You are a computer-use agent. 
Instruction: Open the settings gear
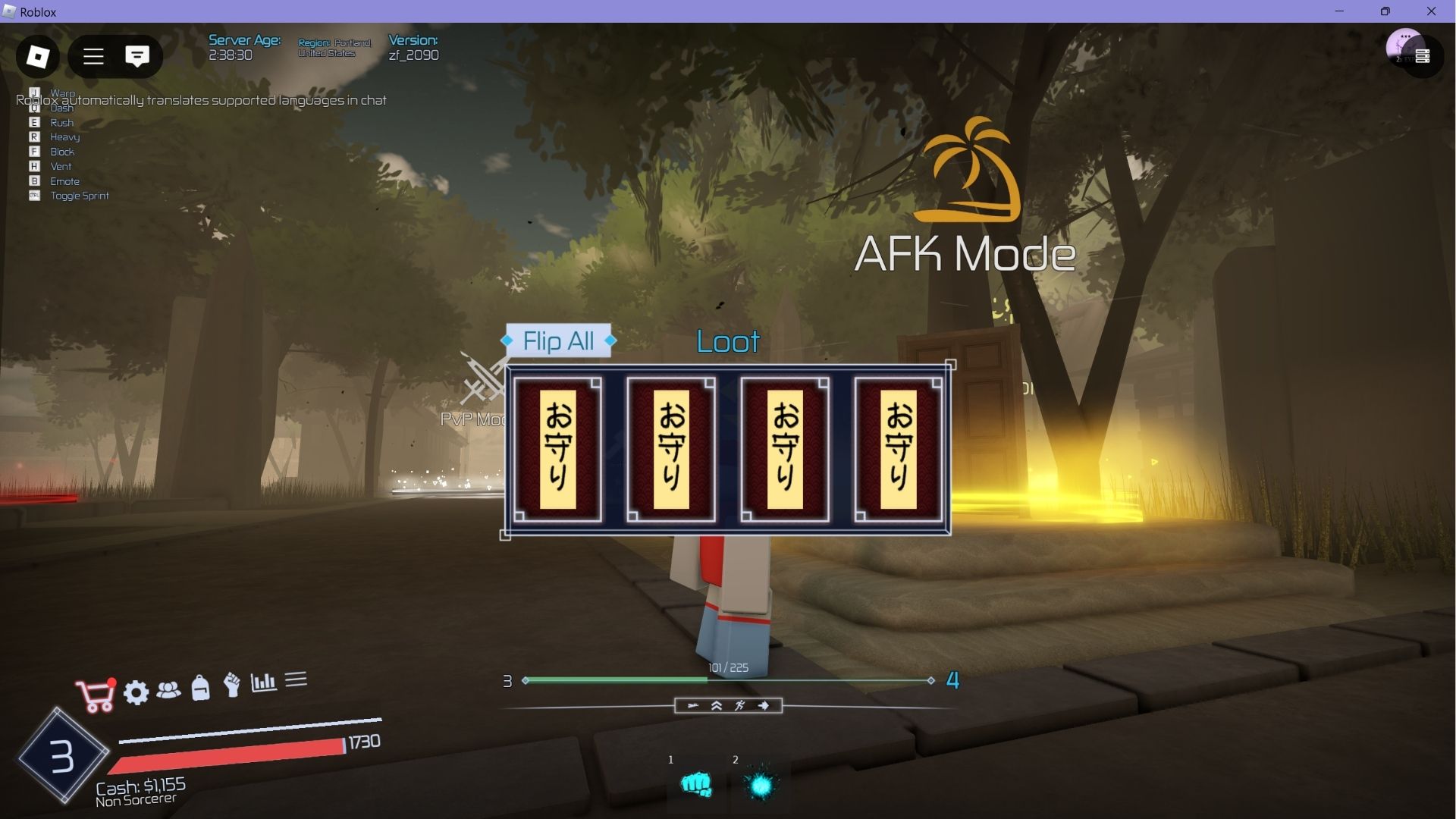136,692
